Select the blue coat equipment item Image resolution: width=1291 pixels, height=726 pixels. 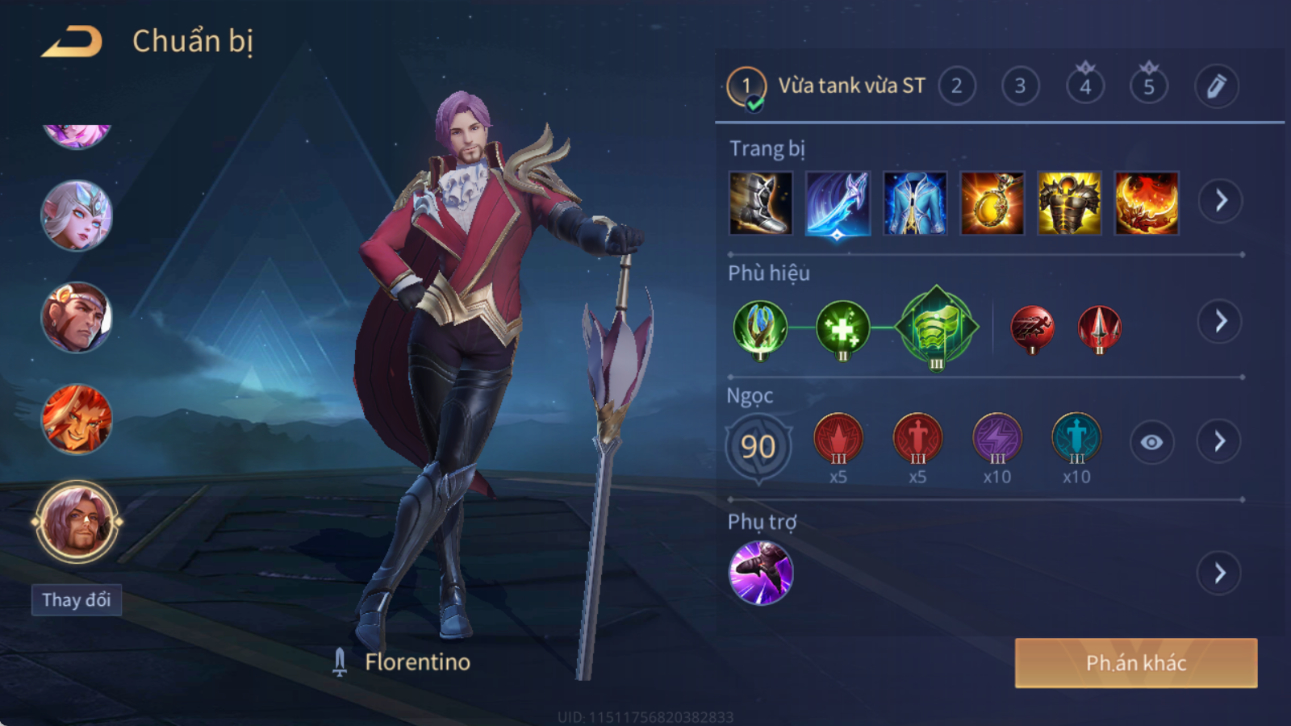[914, 203]
